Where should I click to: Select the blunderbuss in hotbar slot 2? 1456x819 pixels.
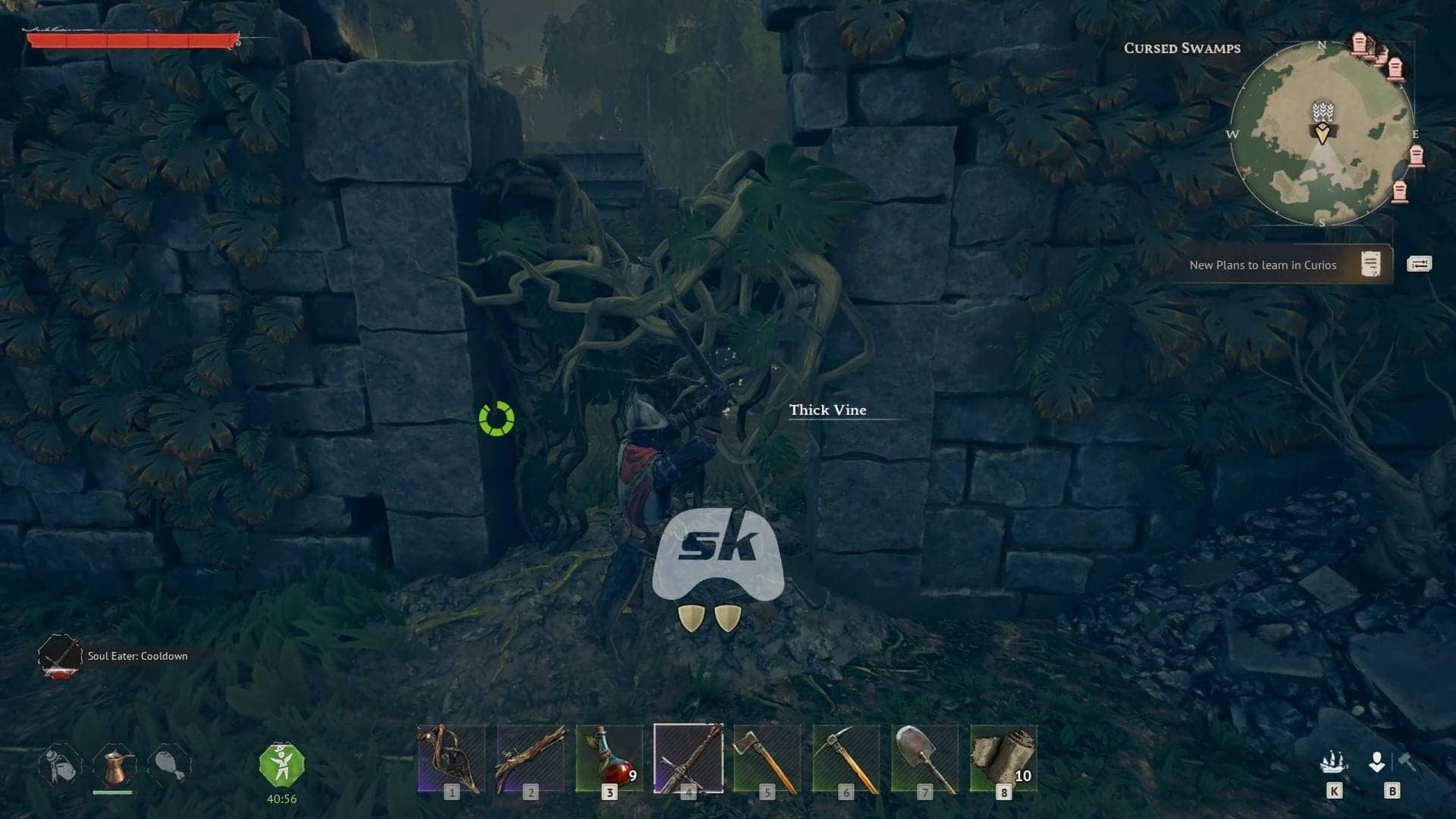click(x=531, y=758)
